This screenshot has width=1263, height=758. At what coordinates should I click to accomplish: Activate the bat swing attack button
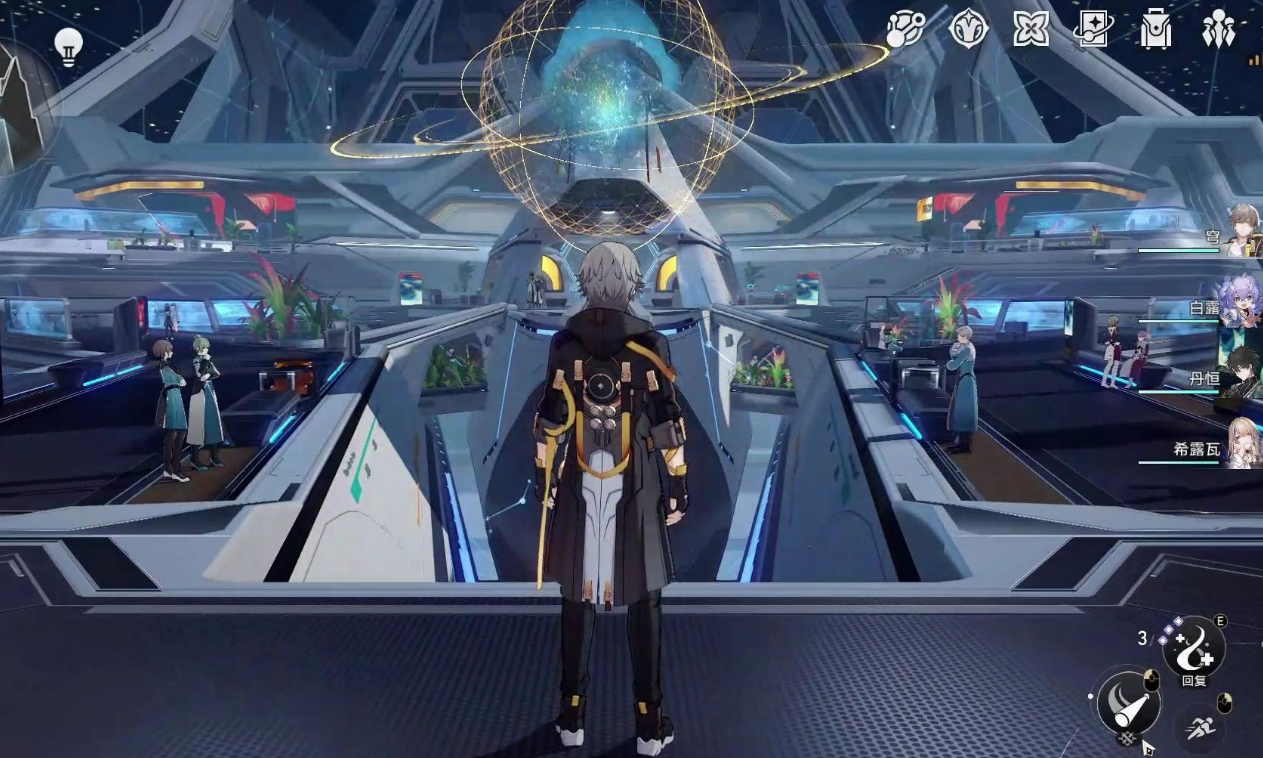(1128, 701)
